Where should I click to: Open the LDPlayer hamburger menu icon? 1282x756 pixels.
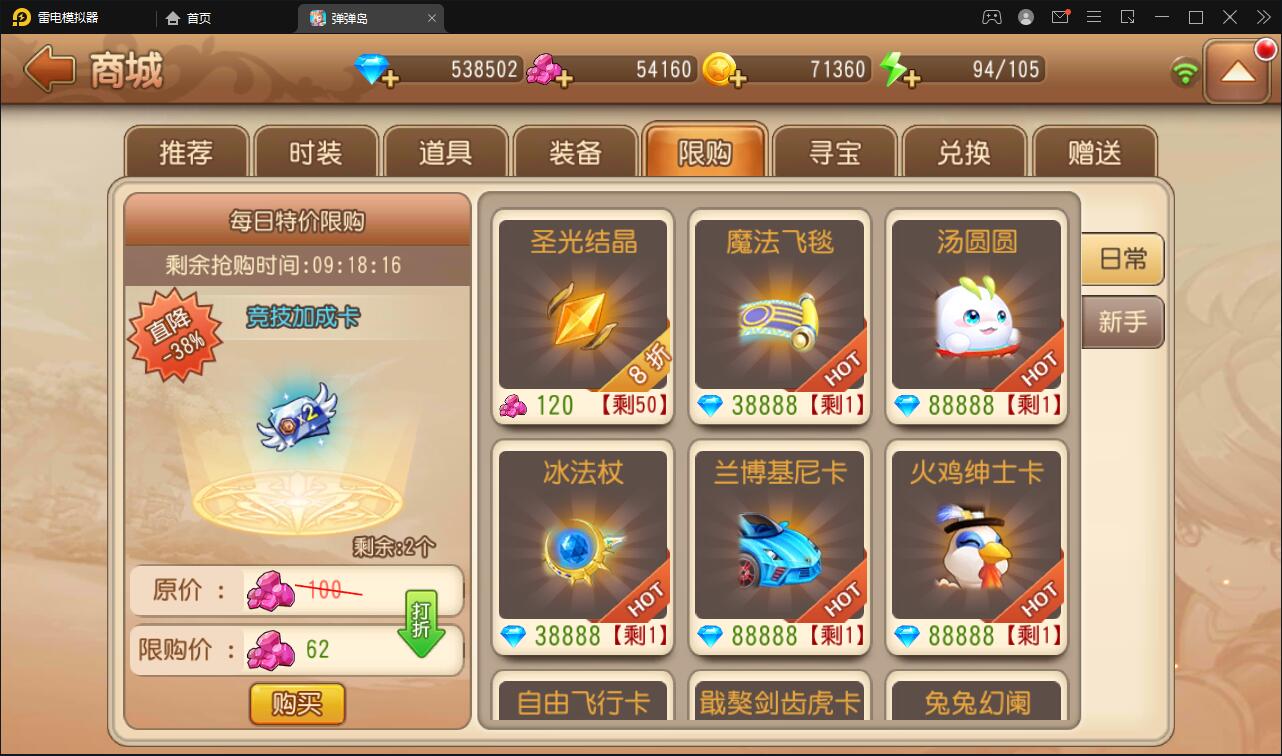[x=1094, y=17]
